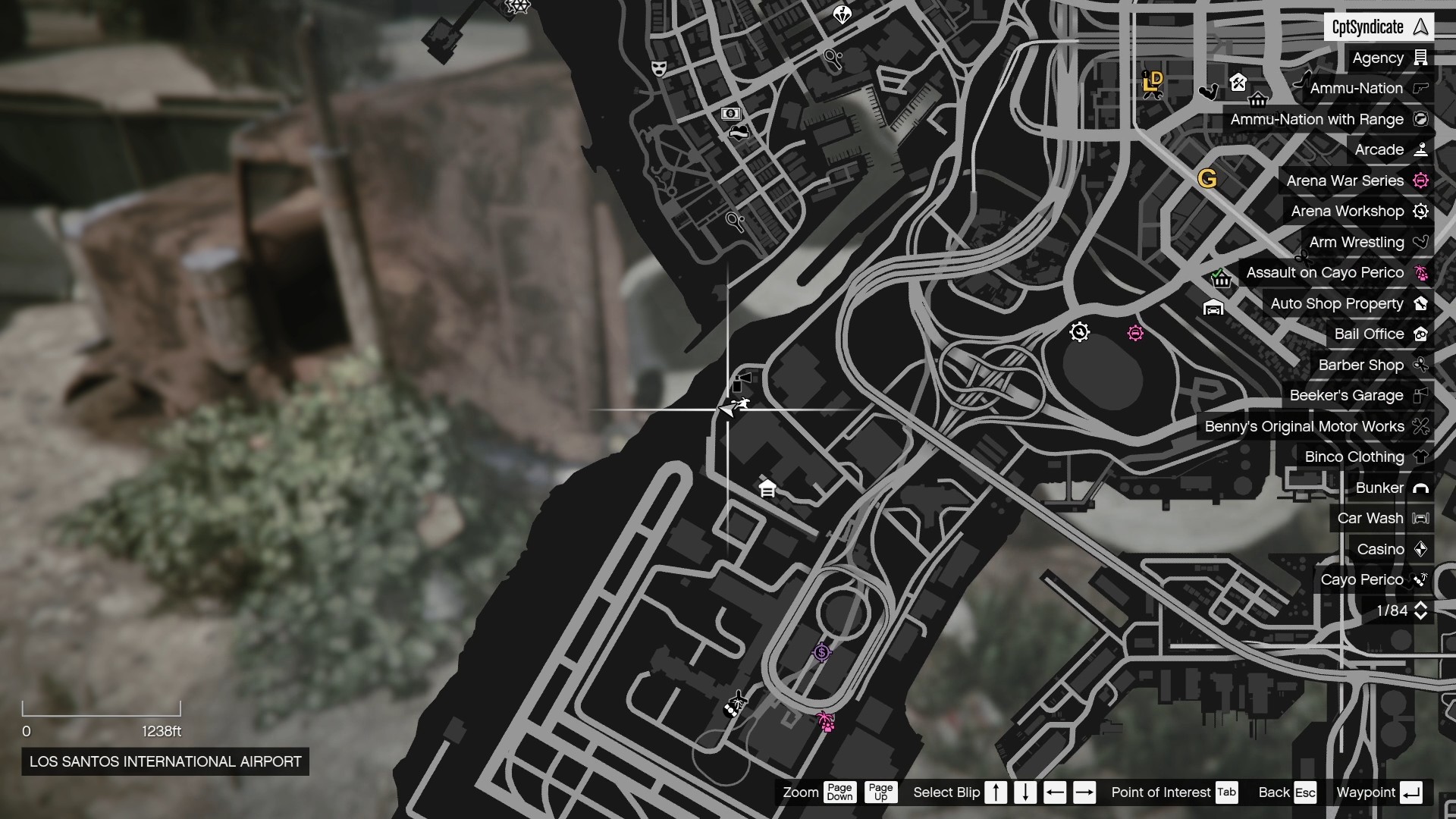Select the purple dollar-sign blip near the airport
Image resolution: width=1456 pixels, height=819 pixels.
coord(824,651)
